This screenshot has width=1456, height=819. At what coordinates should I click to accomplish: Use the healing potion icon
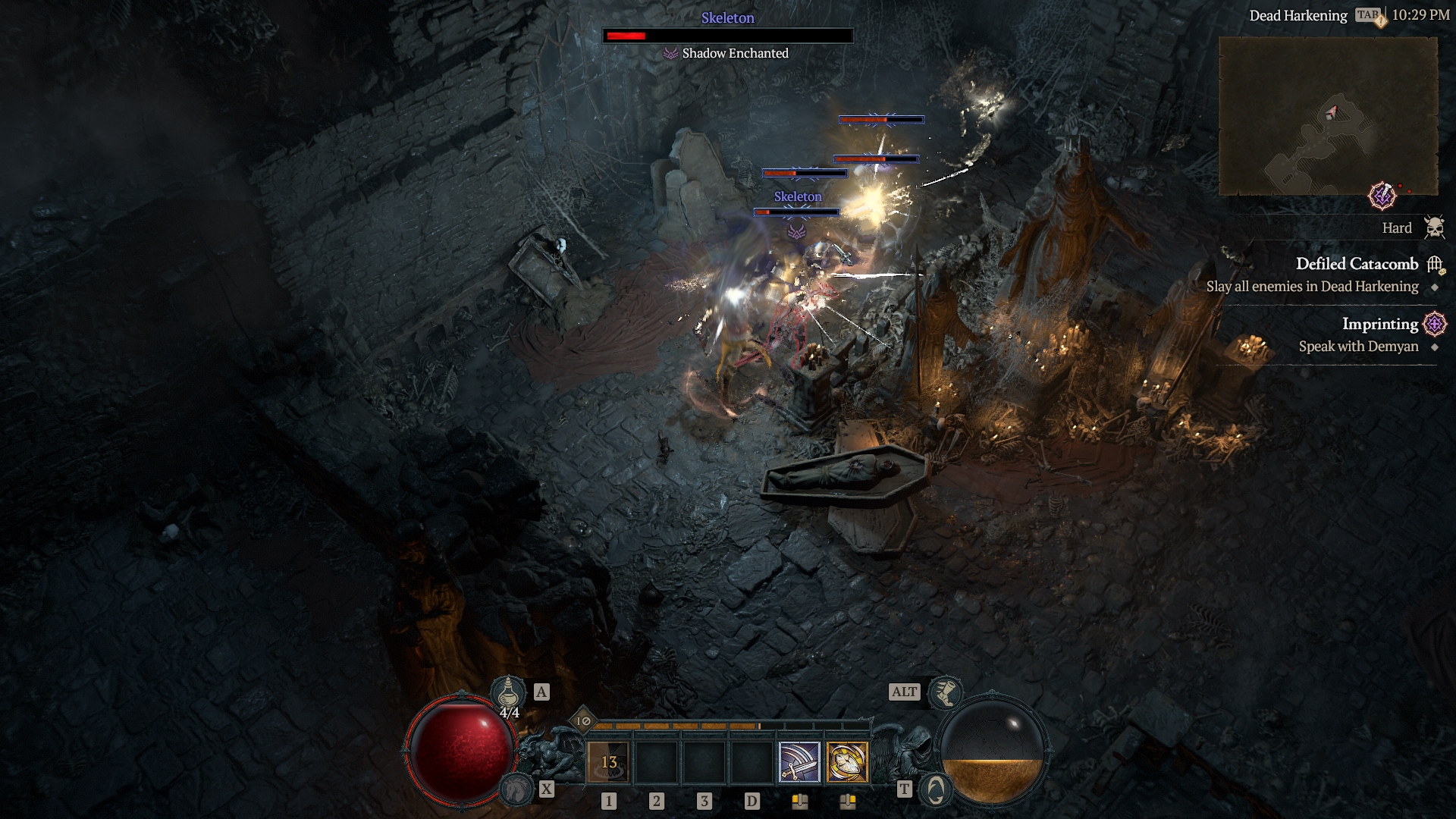click(x=508, y=692)
